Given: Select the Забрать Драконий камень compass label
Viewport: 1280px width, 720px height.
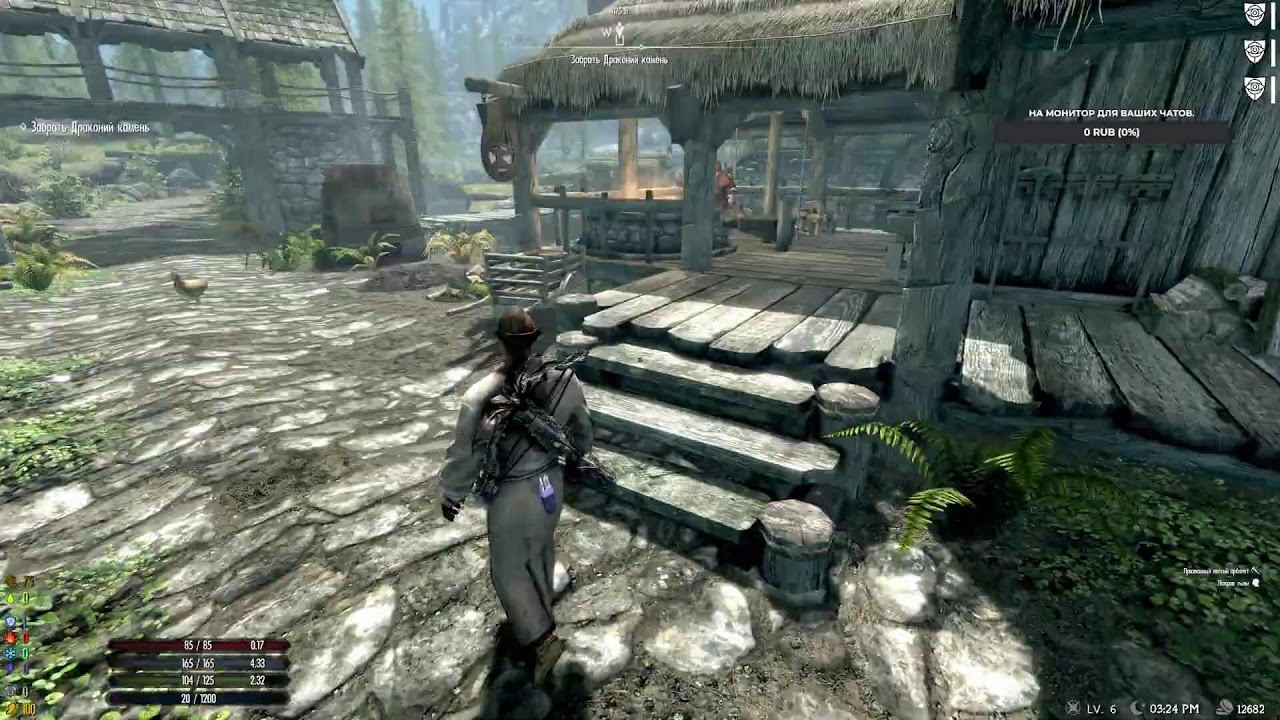Looking at the screenshot, I should 621,57.
